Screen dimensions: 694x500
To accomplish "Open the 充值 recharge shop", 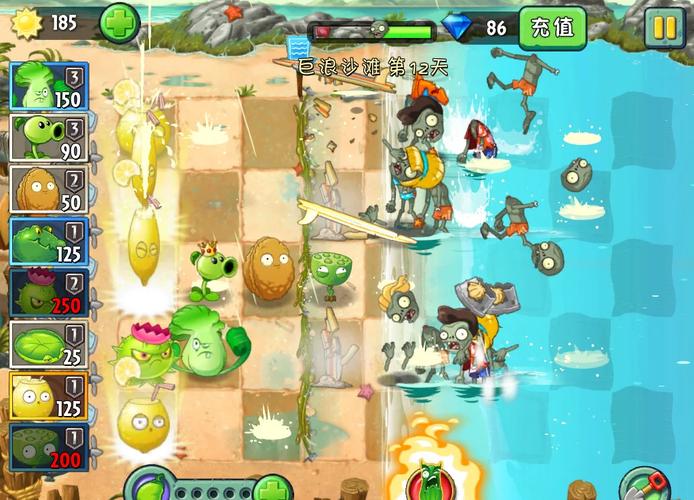I will 552,28.
